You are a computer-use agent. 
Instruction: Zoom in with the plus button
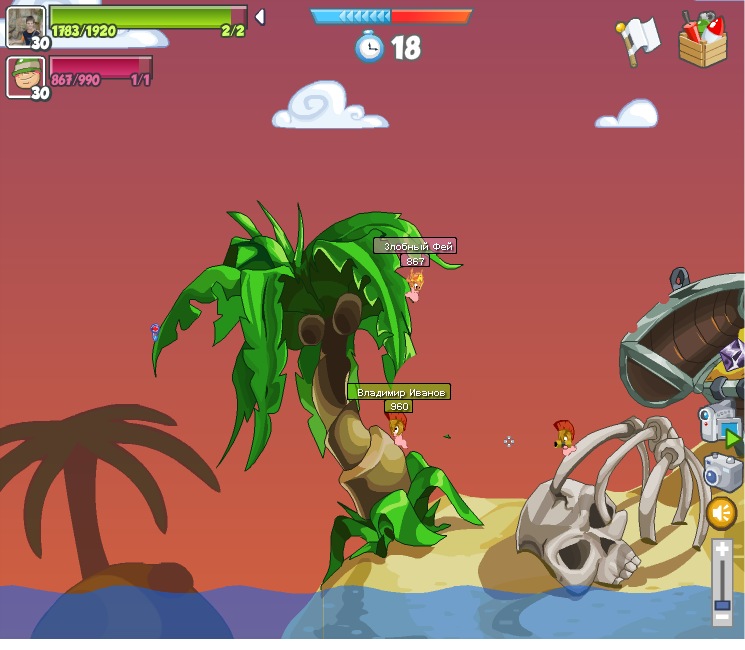tap(722, 550)
